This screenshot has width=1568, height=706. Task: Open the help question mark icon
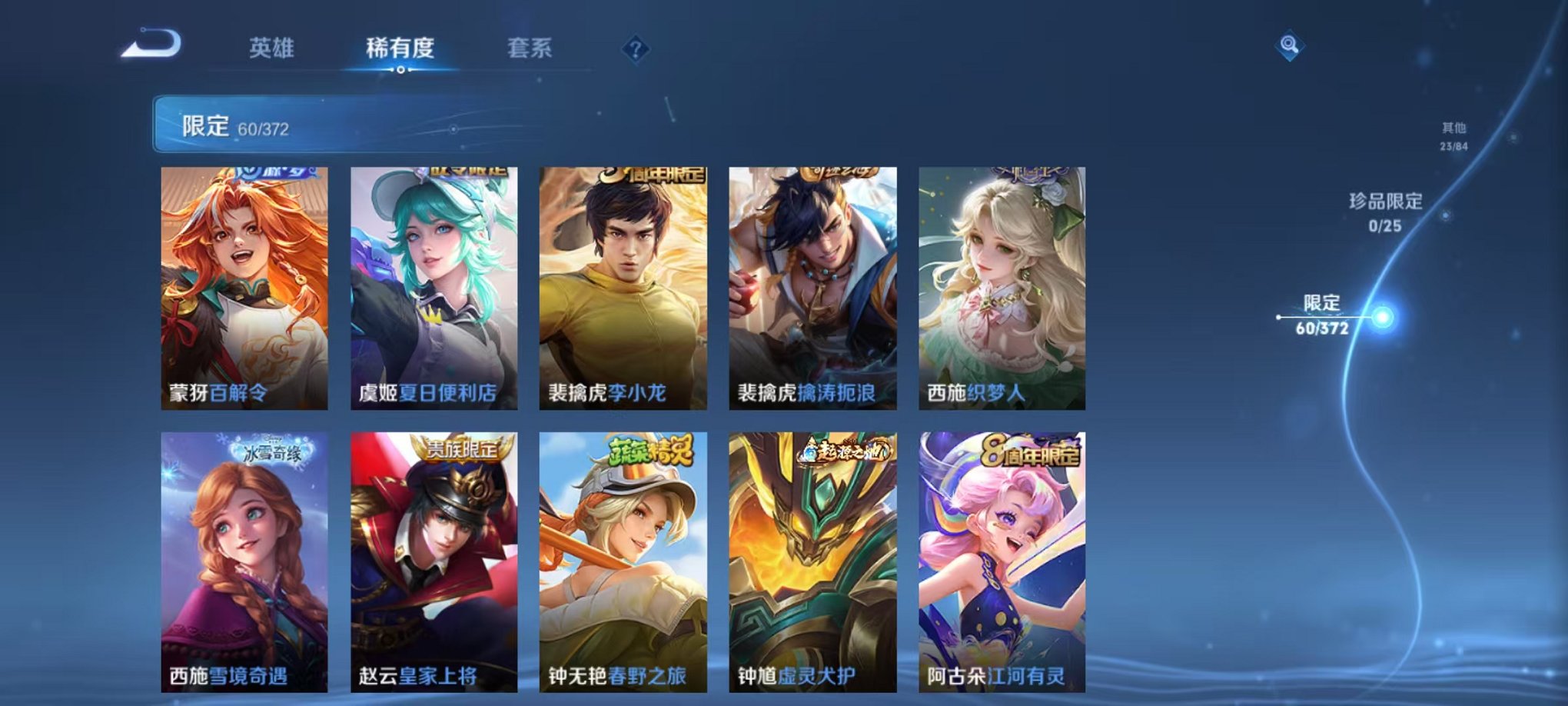pyautogui.click(x=635, y=49)
